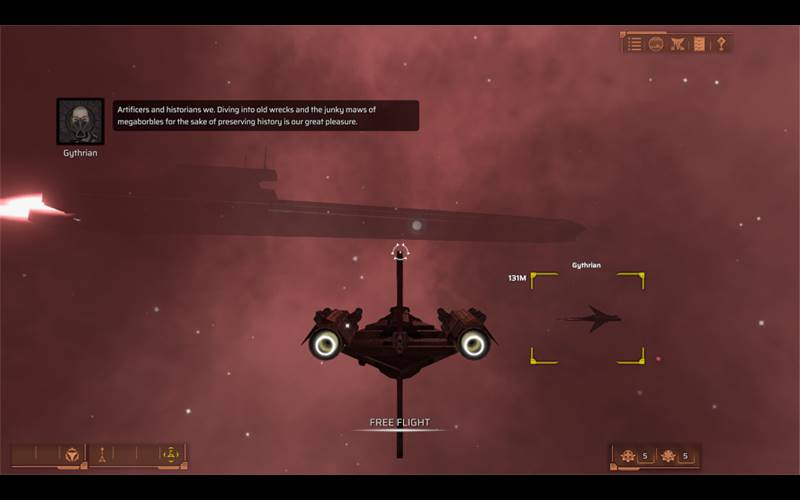Select the first drone icon with count 5

pyautogui.click(x=628, y=456)
